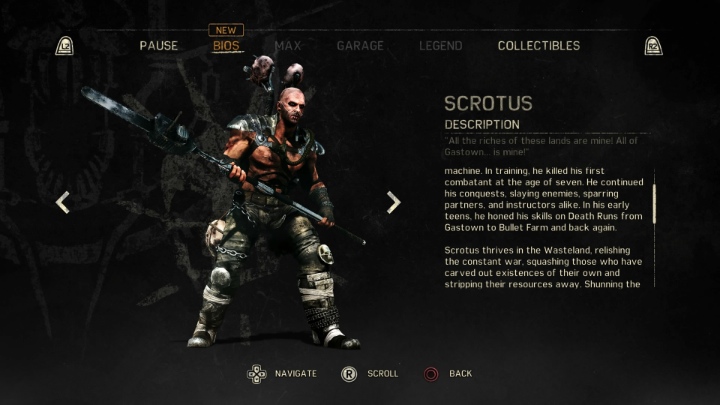Viewport: 720px width, 405px height.
Task: Switch to the Pause tab
Action: tap(159, 46)
